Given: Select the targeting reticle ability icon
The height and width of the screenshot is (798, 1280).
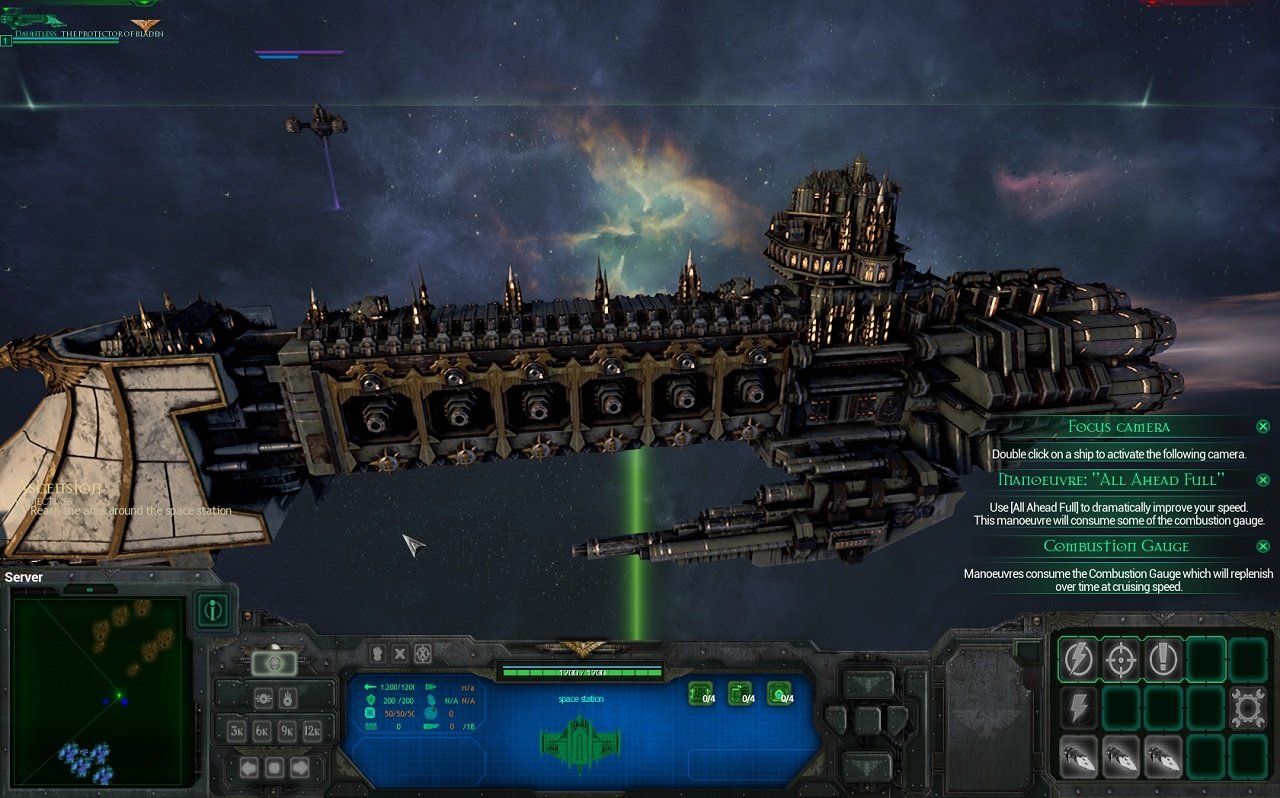Looking at the screenshot, I should [1123, 659].
